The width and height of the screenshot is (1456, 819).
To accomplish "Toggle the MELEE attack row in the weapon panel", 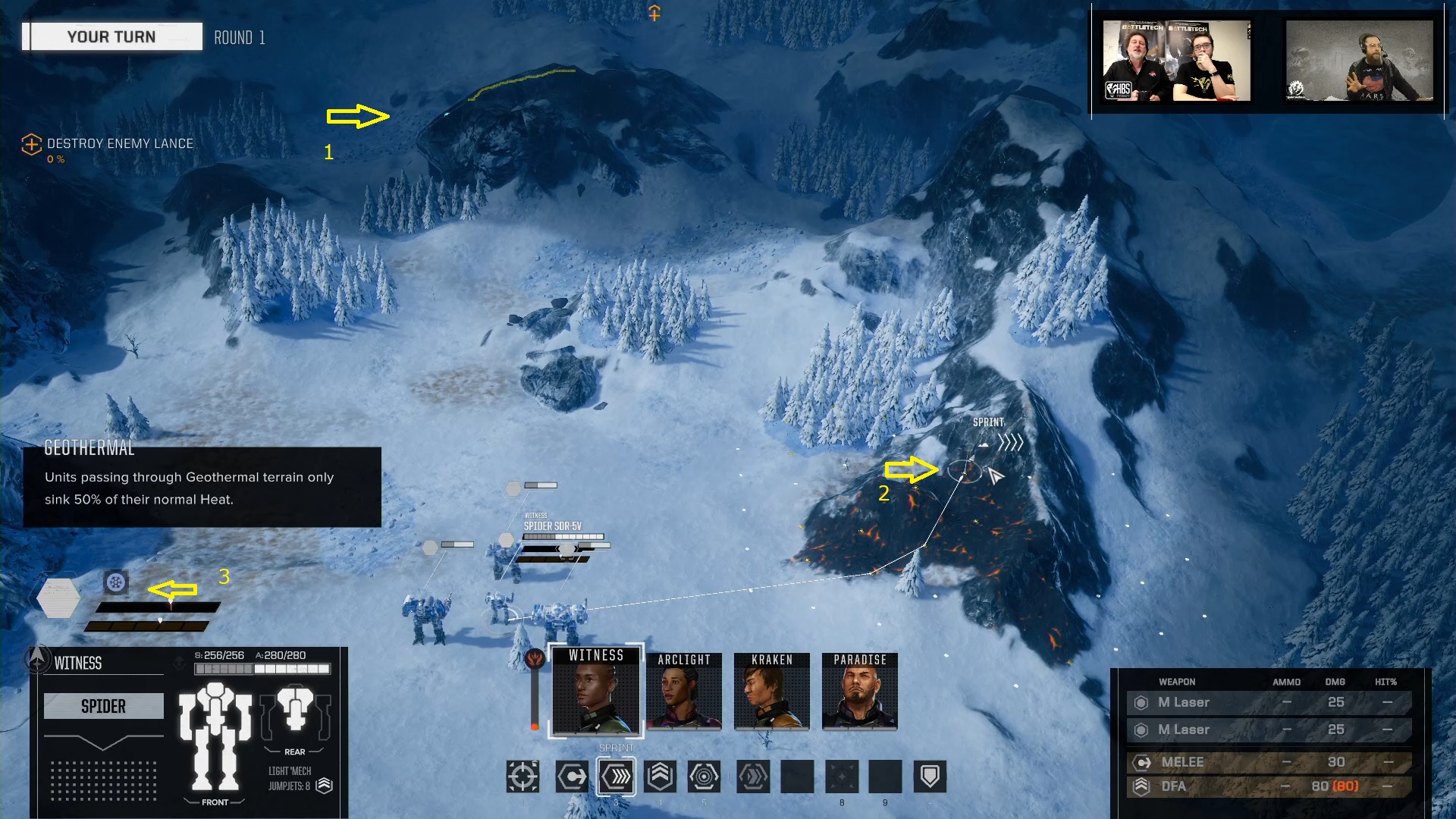I will pyautogui.click(x=1266, y=762).
